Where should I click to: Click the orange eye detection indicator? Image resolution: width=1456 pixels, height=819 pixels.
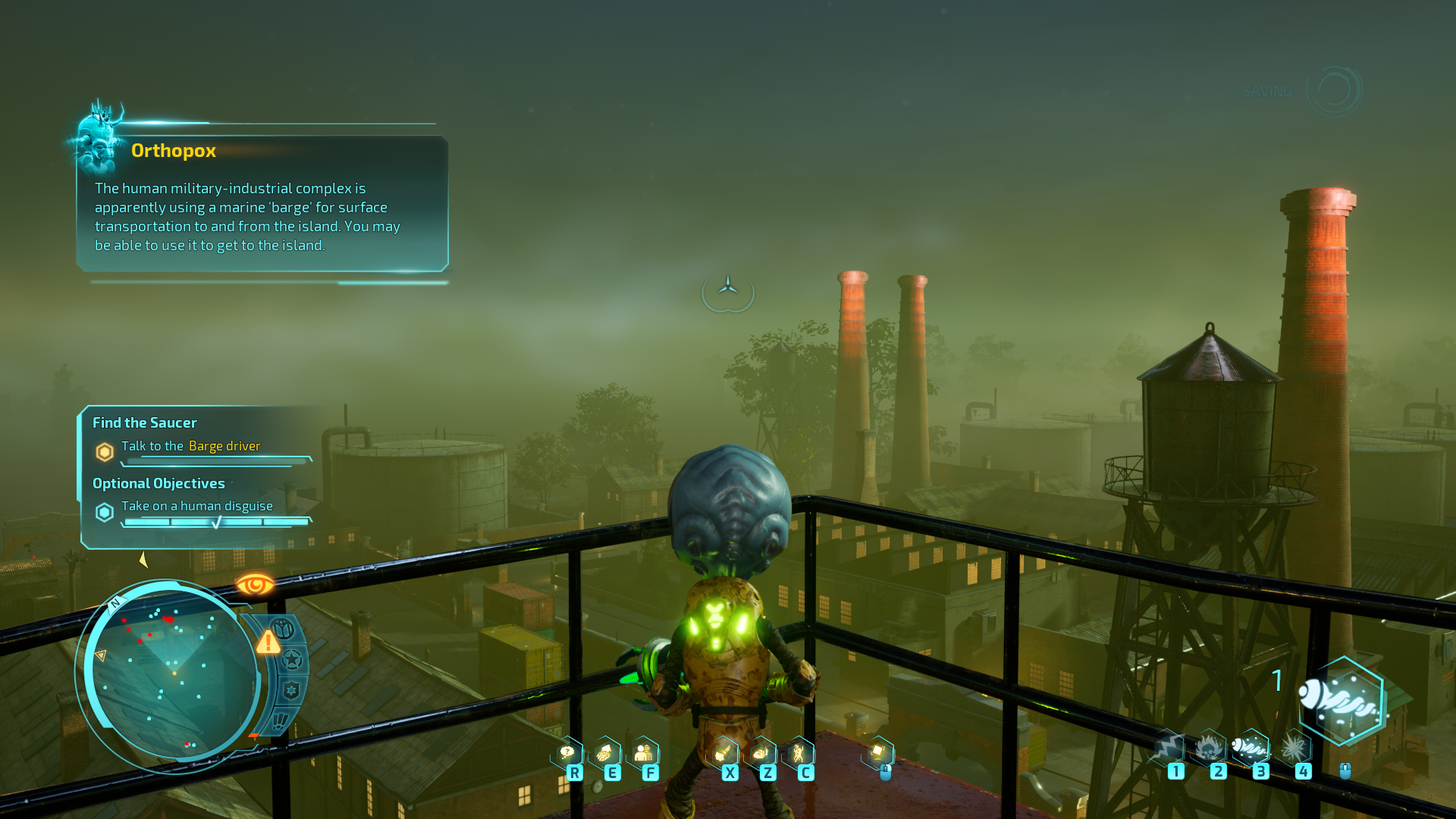click(x=255, y=585)
